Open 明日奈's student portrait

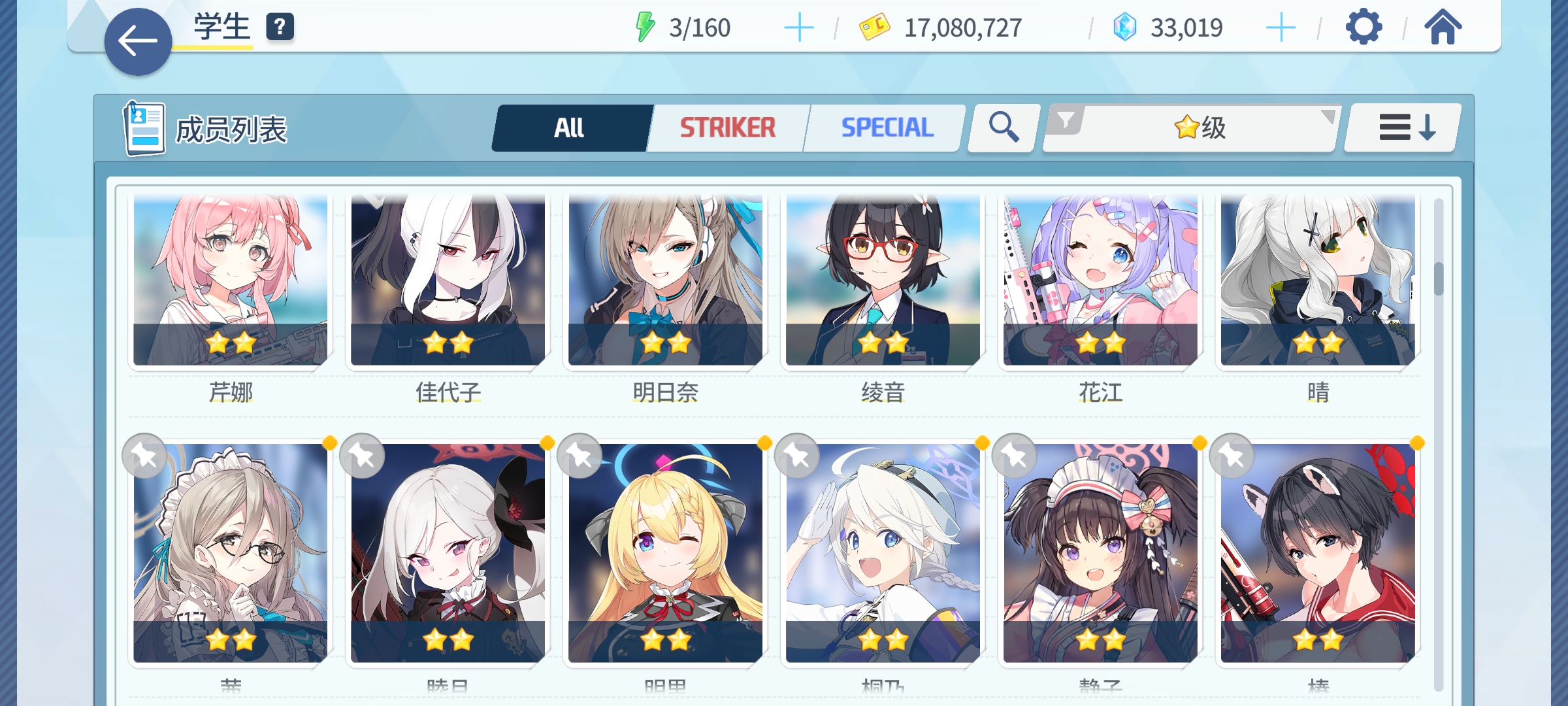coord(665,281)
